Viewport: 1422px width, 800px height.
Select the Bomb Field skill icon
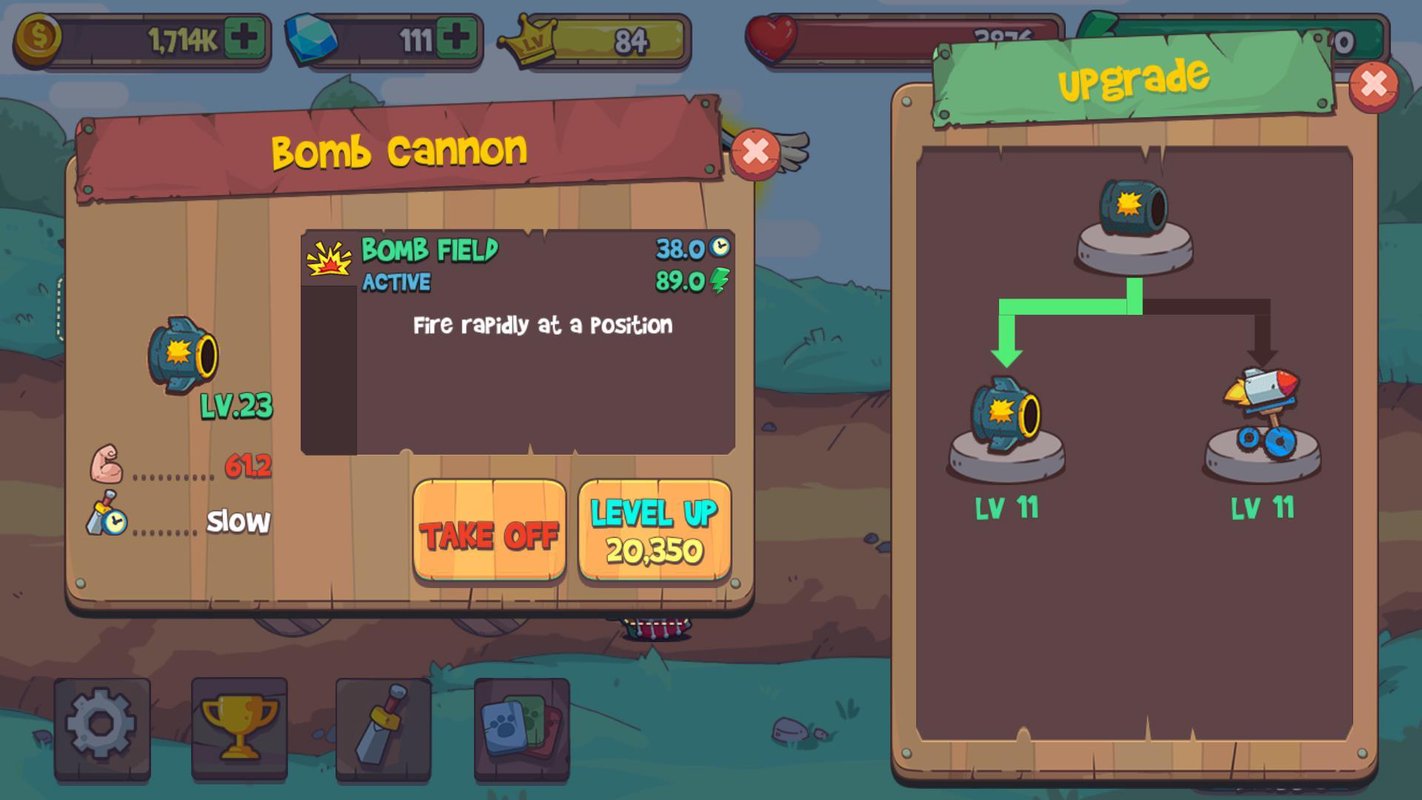(329, 258)
